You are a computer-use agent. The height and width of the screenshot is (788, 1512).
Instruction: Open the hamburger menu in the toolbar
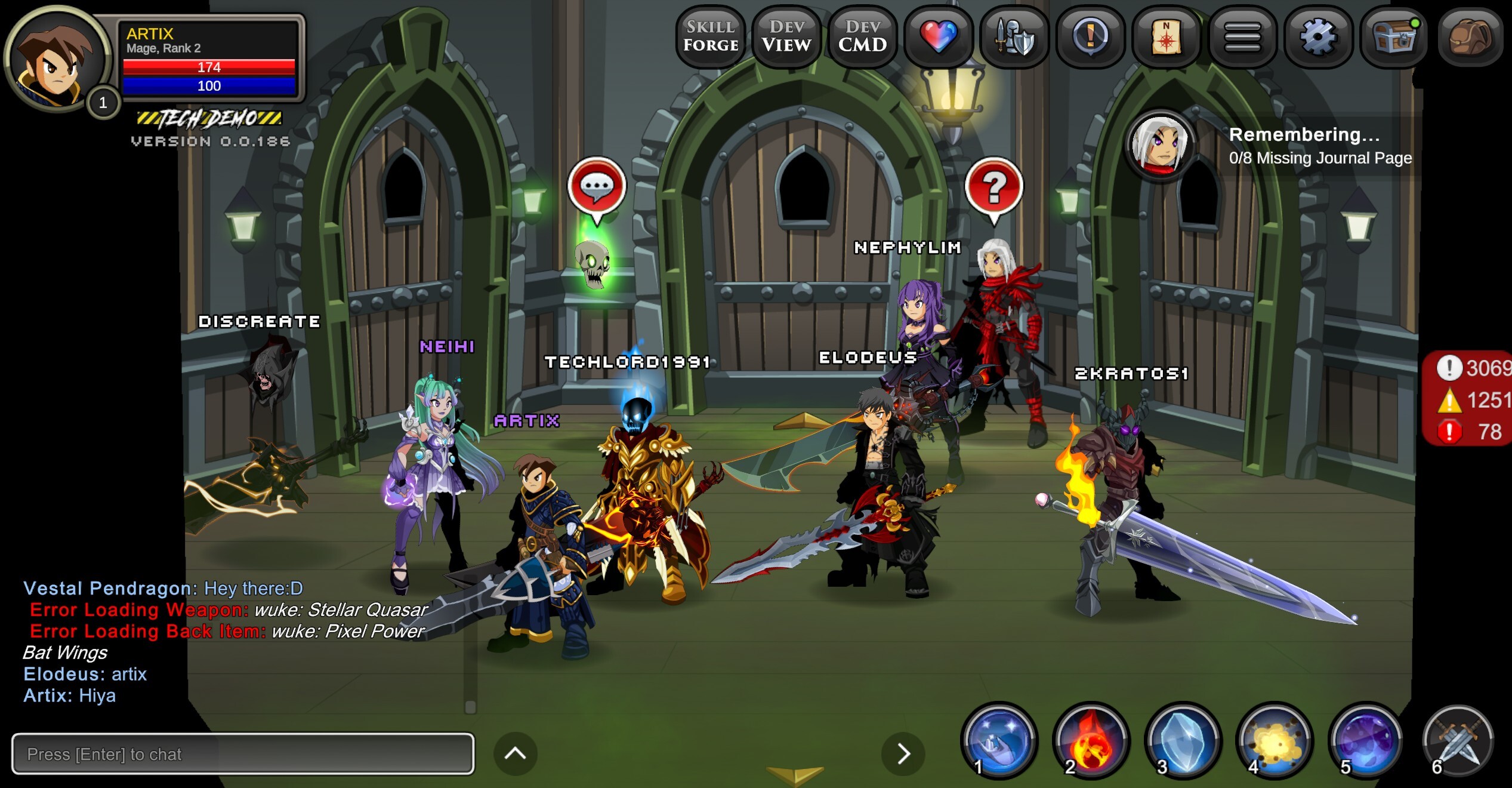point(1242,37)
